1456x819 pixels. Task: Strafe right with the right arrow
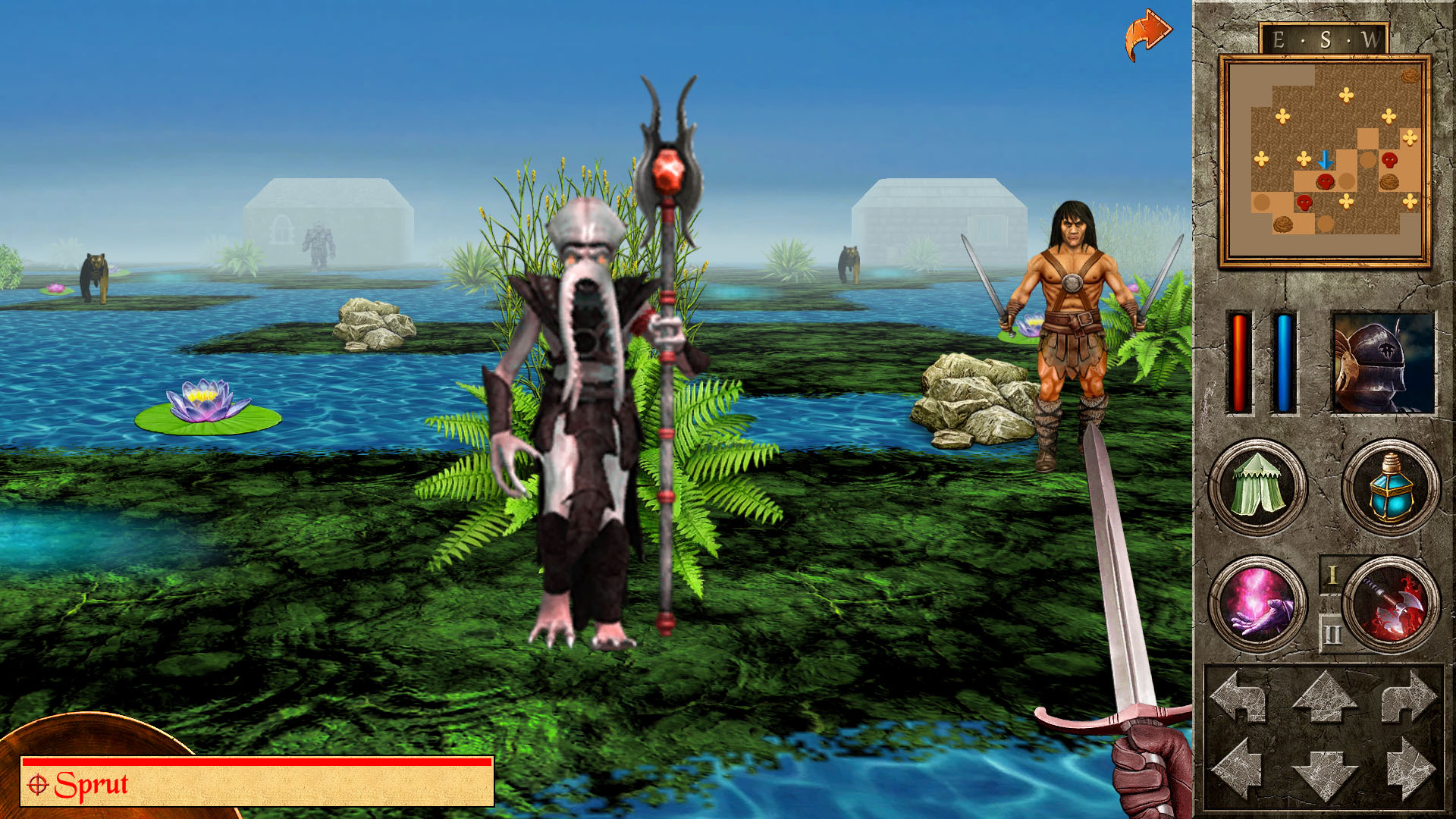coord(1410,769)
